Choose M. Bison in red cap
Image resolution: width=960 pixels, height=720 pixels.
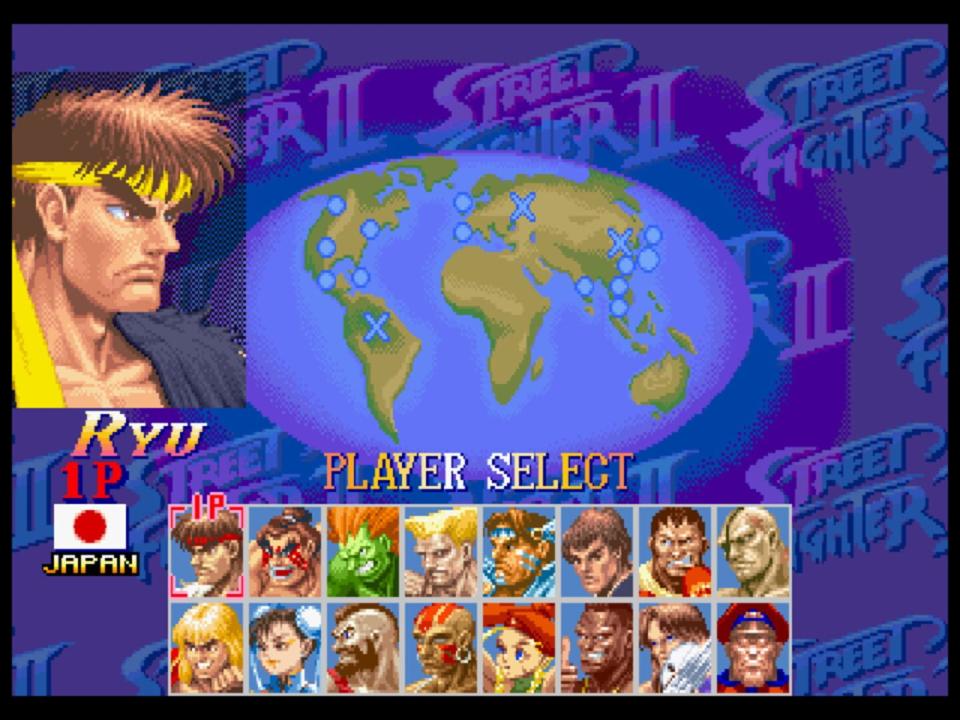point(753,647)
